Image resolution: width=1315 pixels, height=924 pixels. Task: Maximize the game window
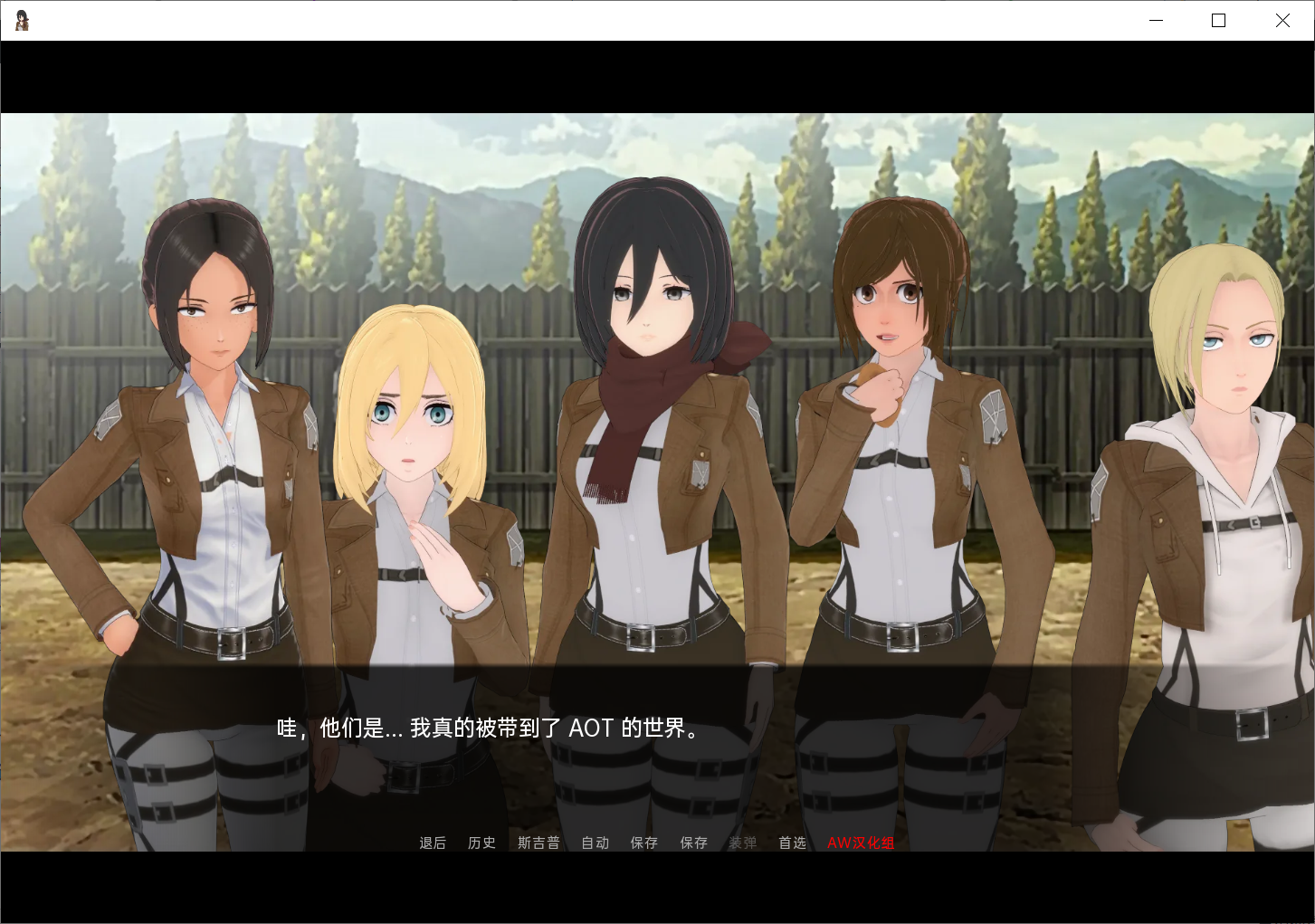(x=1218, y=20)
